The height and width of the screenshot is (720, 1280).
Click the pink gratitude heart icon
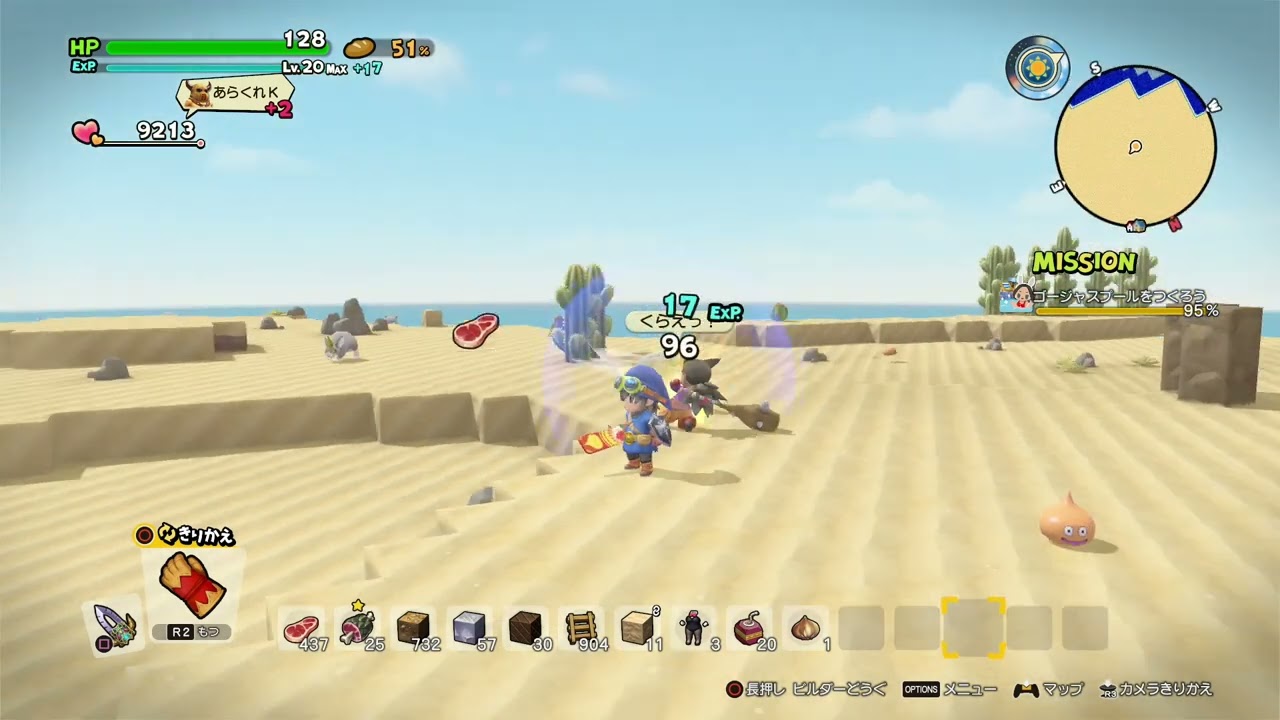coord(87,132)
